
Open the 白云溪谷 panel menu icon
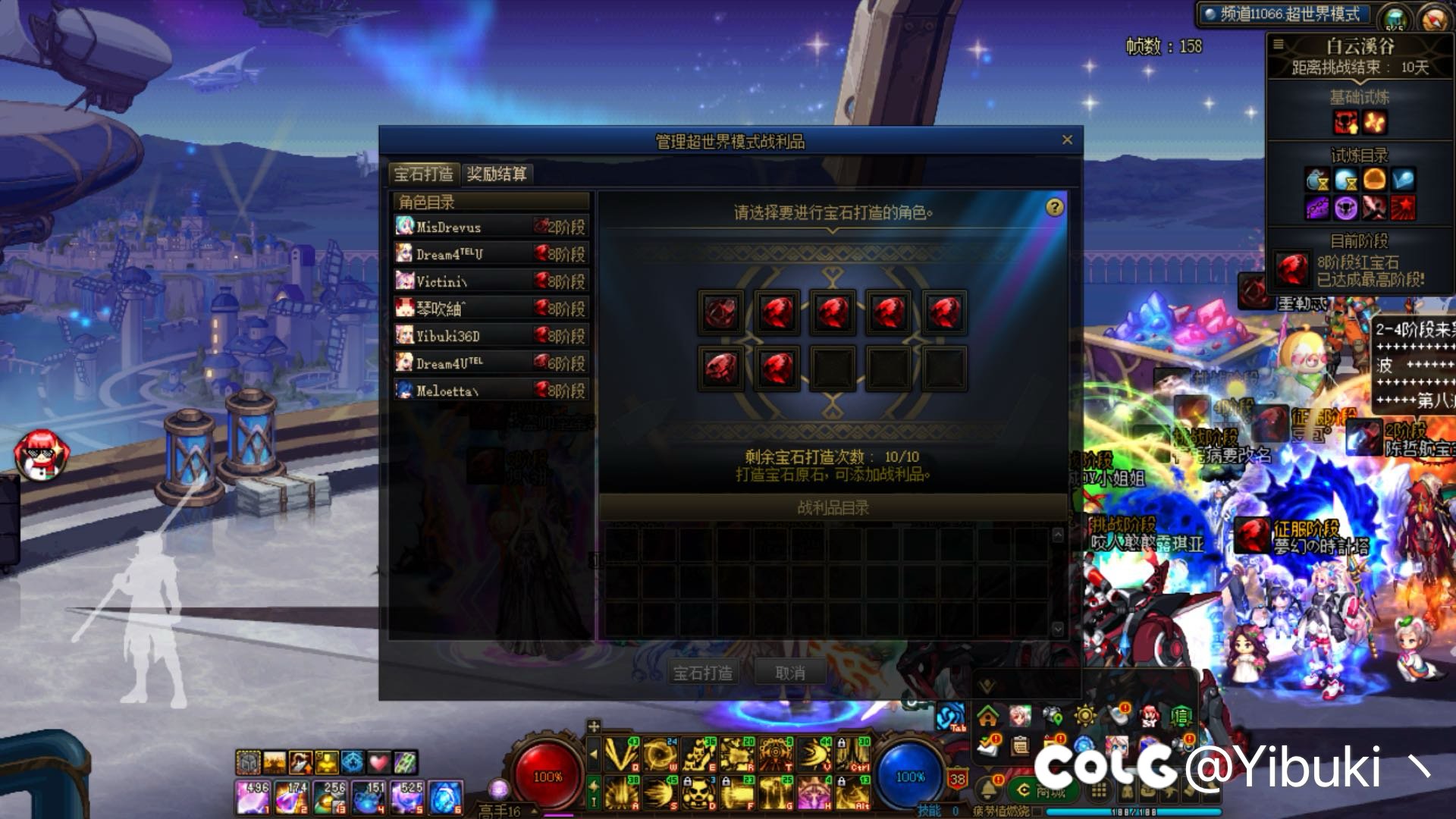pyautogui.click(x=1279, y=45)
